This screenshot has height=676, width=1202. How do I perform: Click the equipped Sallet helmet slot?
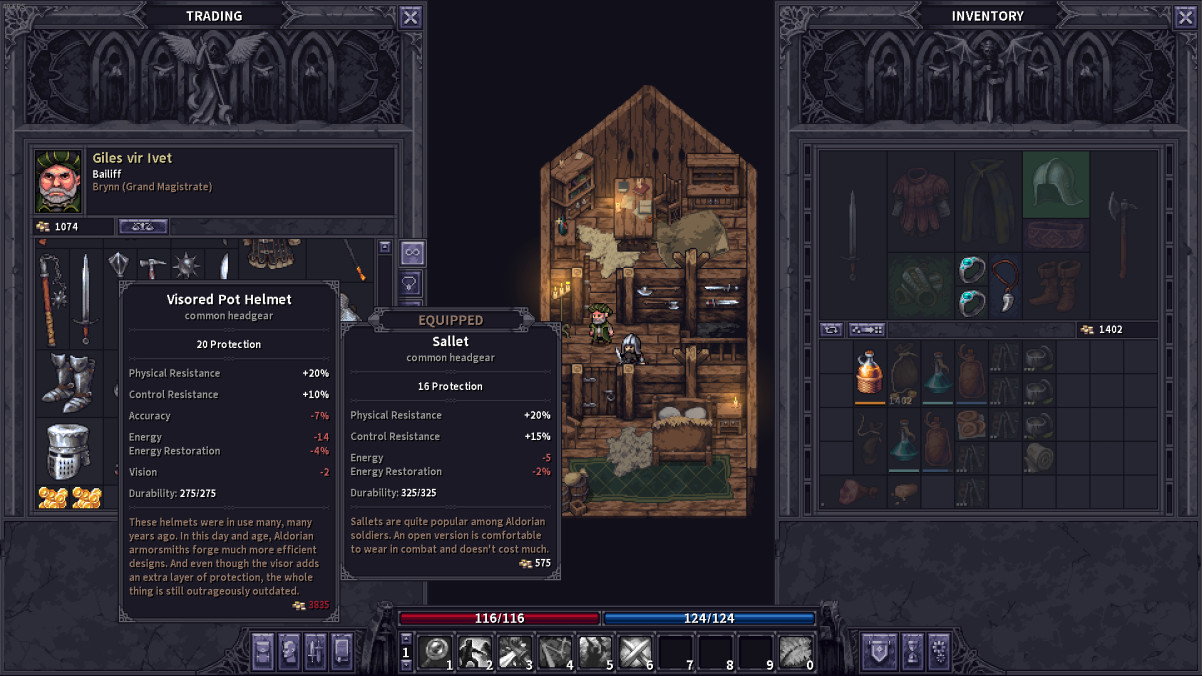(1055, 184)
